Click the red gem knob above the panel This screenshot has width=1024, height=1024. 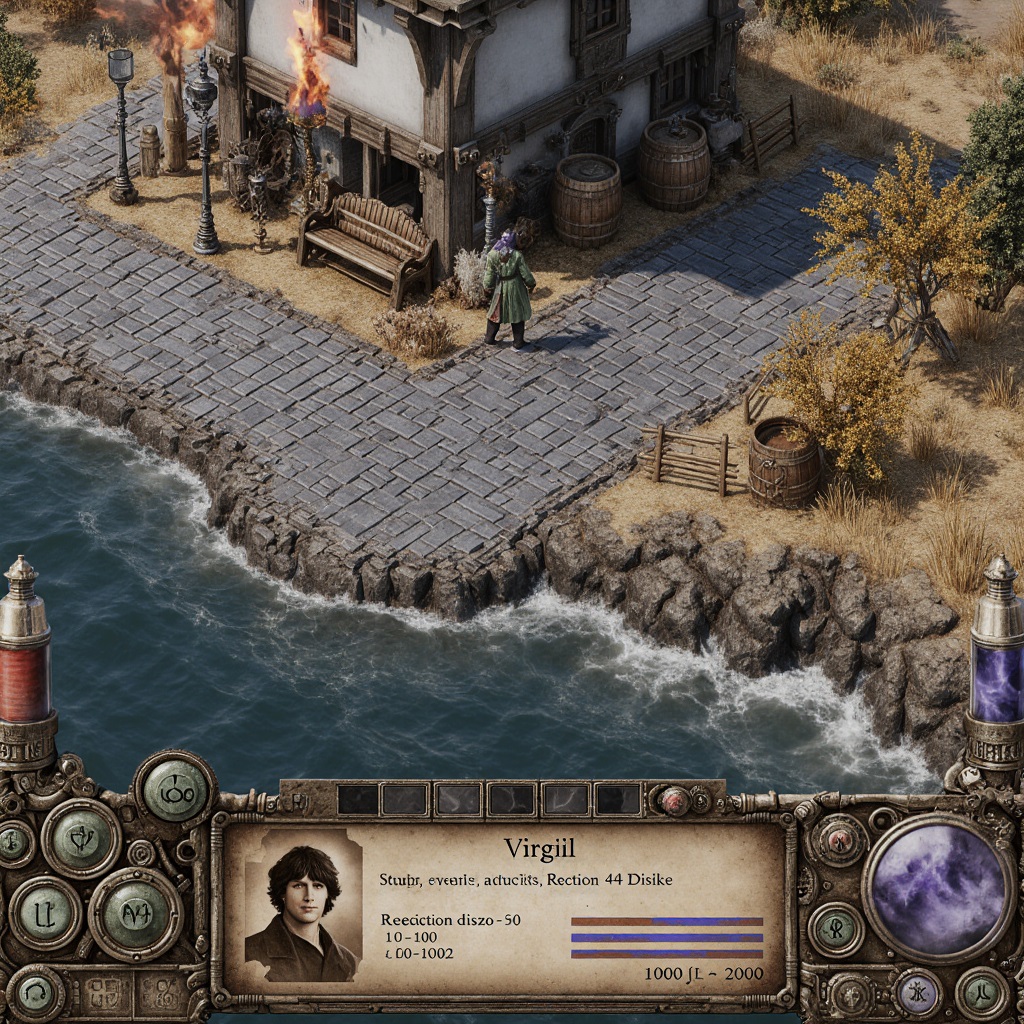[x=675, y=799]
